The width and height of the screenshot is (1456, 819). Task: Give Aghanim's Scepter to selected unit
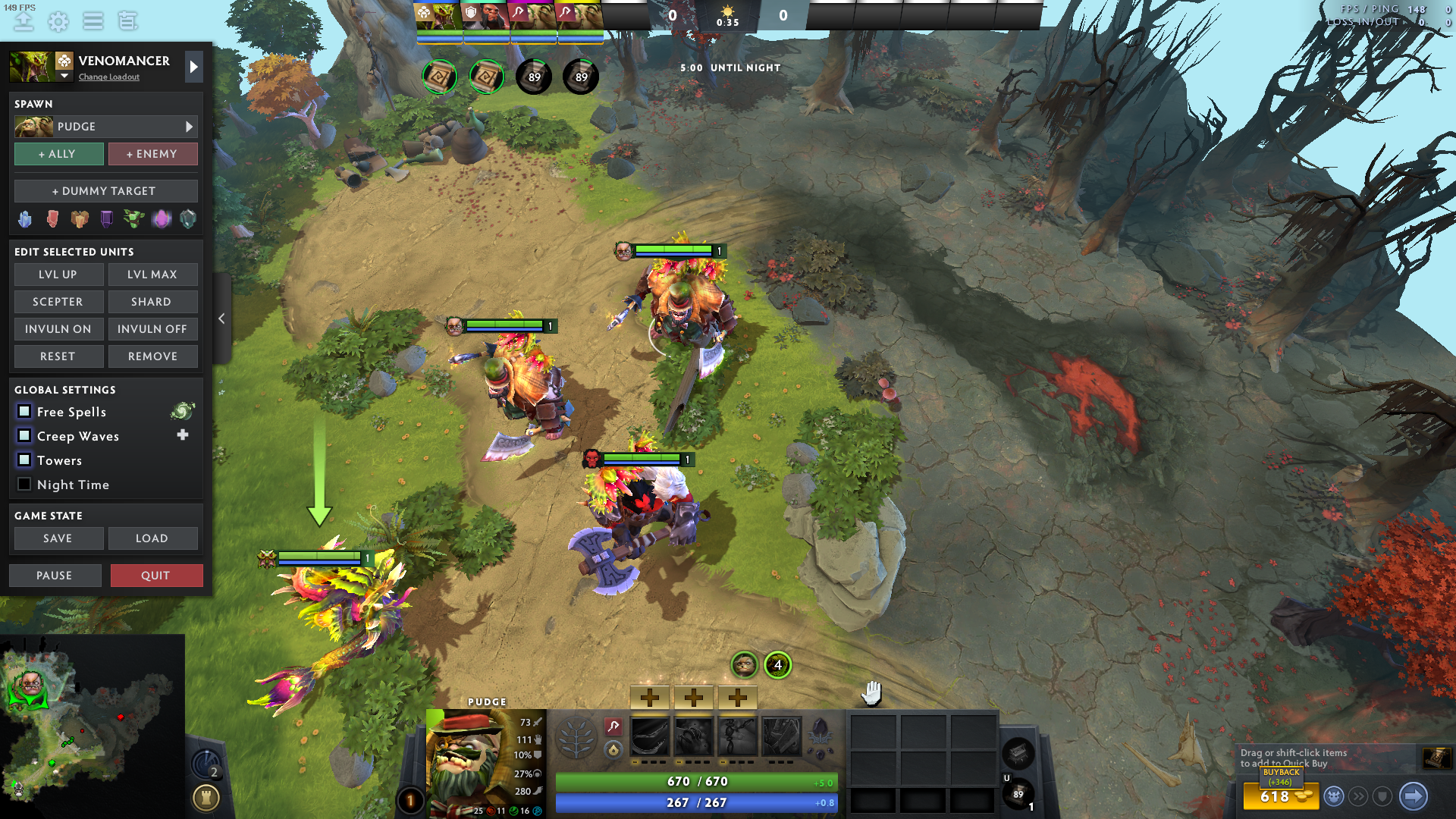[x=58, y=302]
